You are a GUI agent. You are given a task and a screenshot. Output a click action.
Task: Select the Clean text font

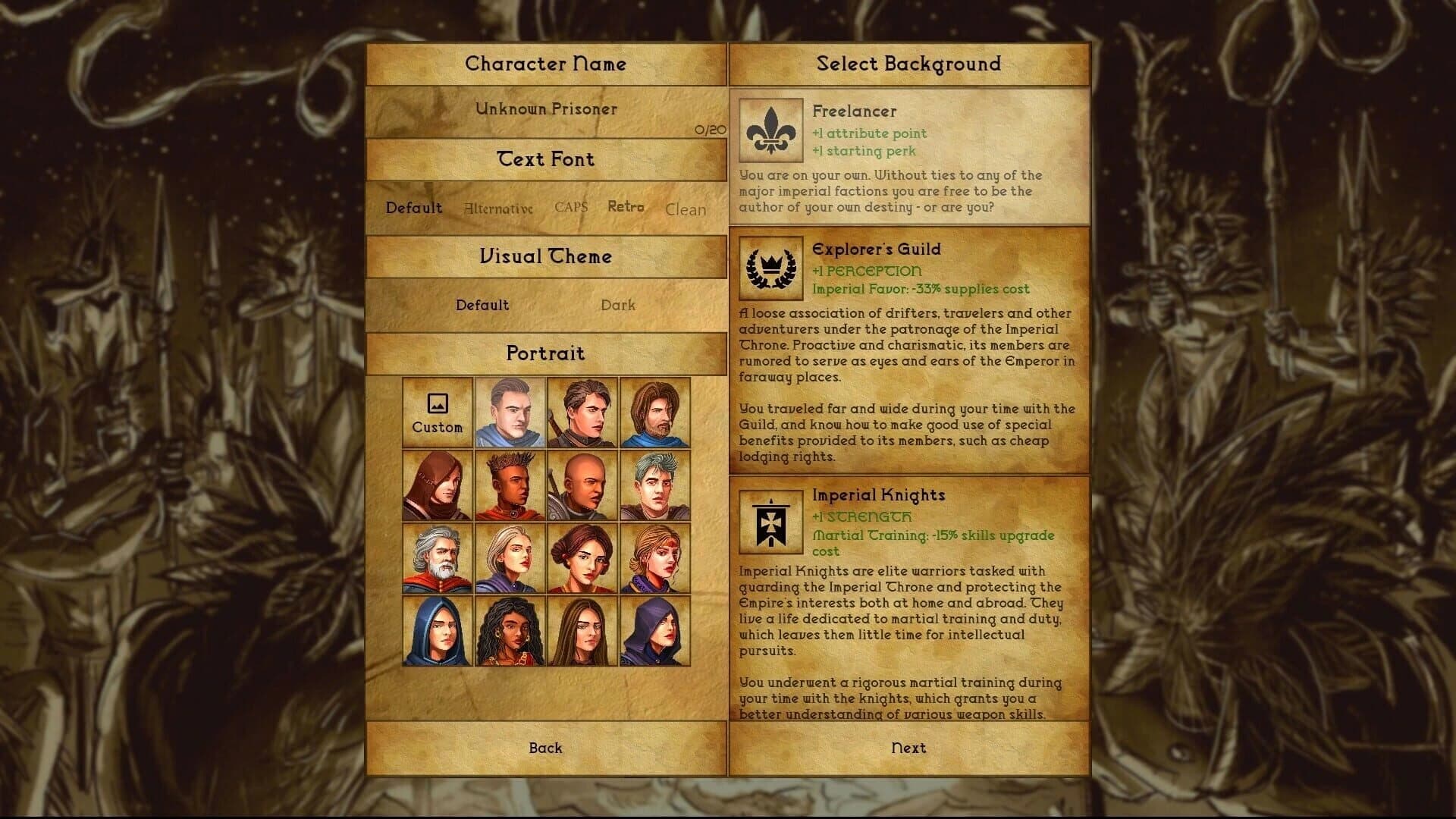[x=685, y=209]
